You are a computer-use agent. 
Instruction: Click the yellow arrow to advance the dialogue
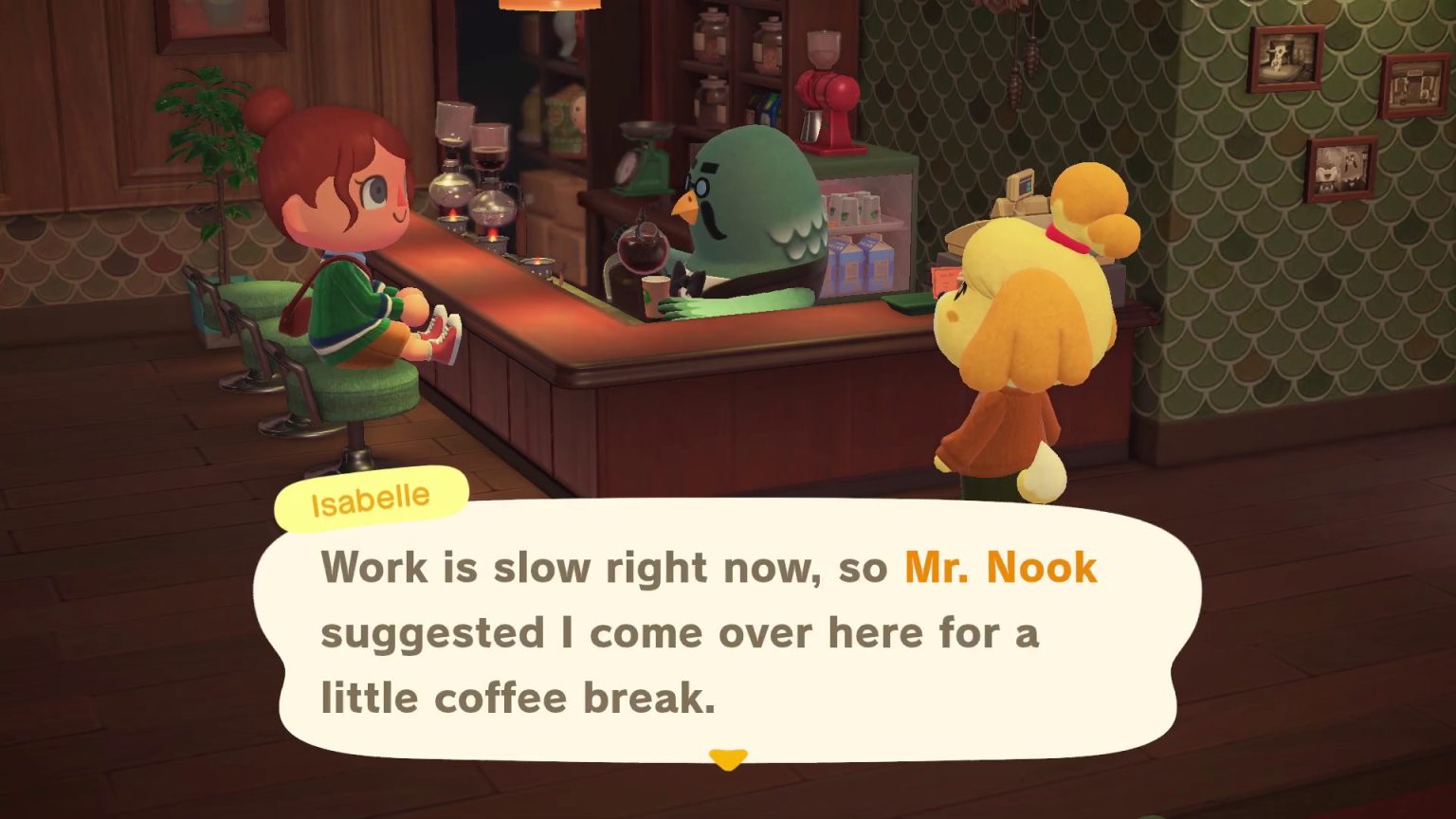tap(727, 758)
